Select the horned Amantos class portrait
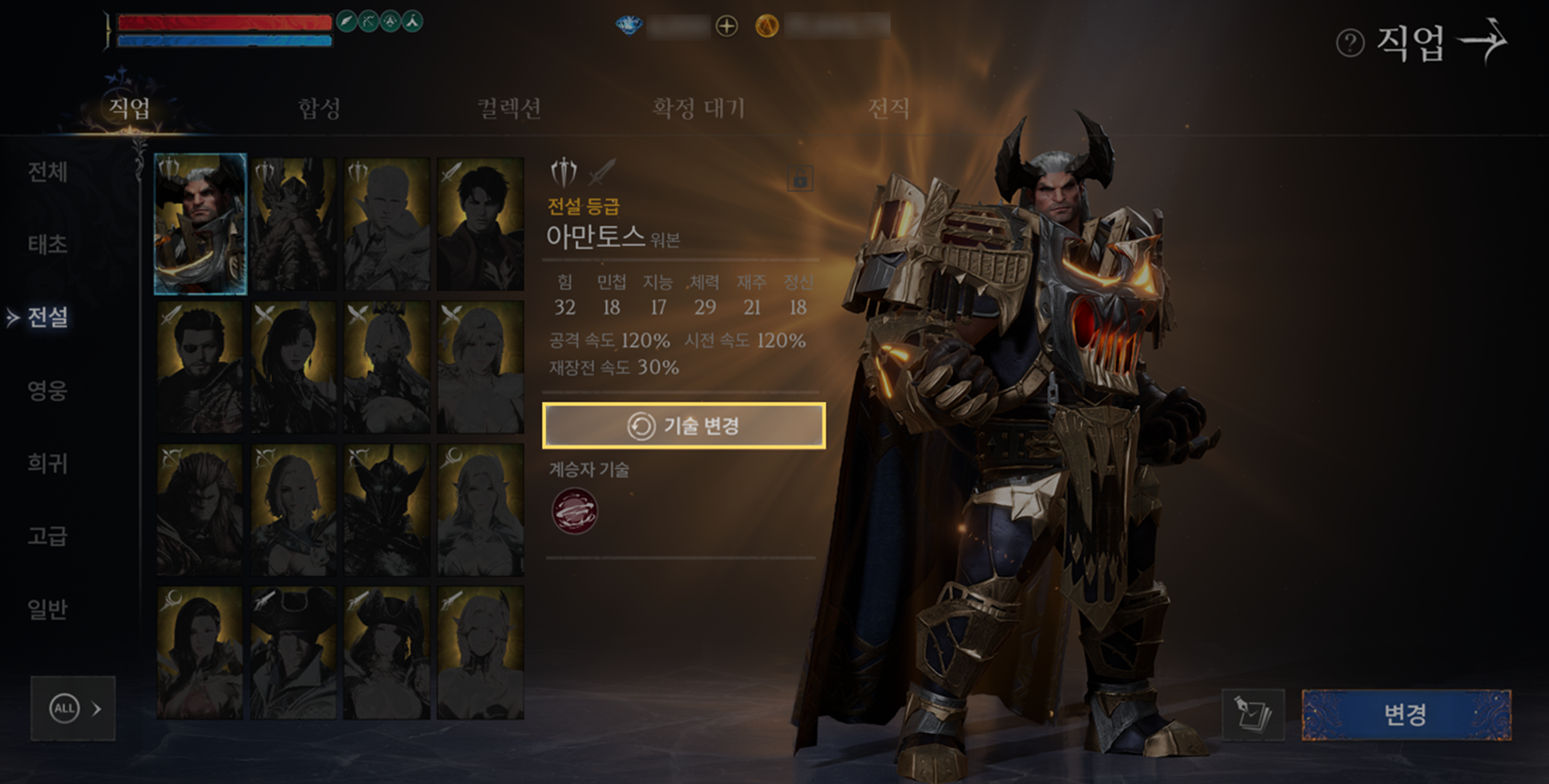 (200, 224)
